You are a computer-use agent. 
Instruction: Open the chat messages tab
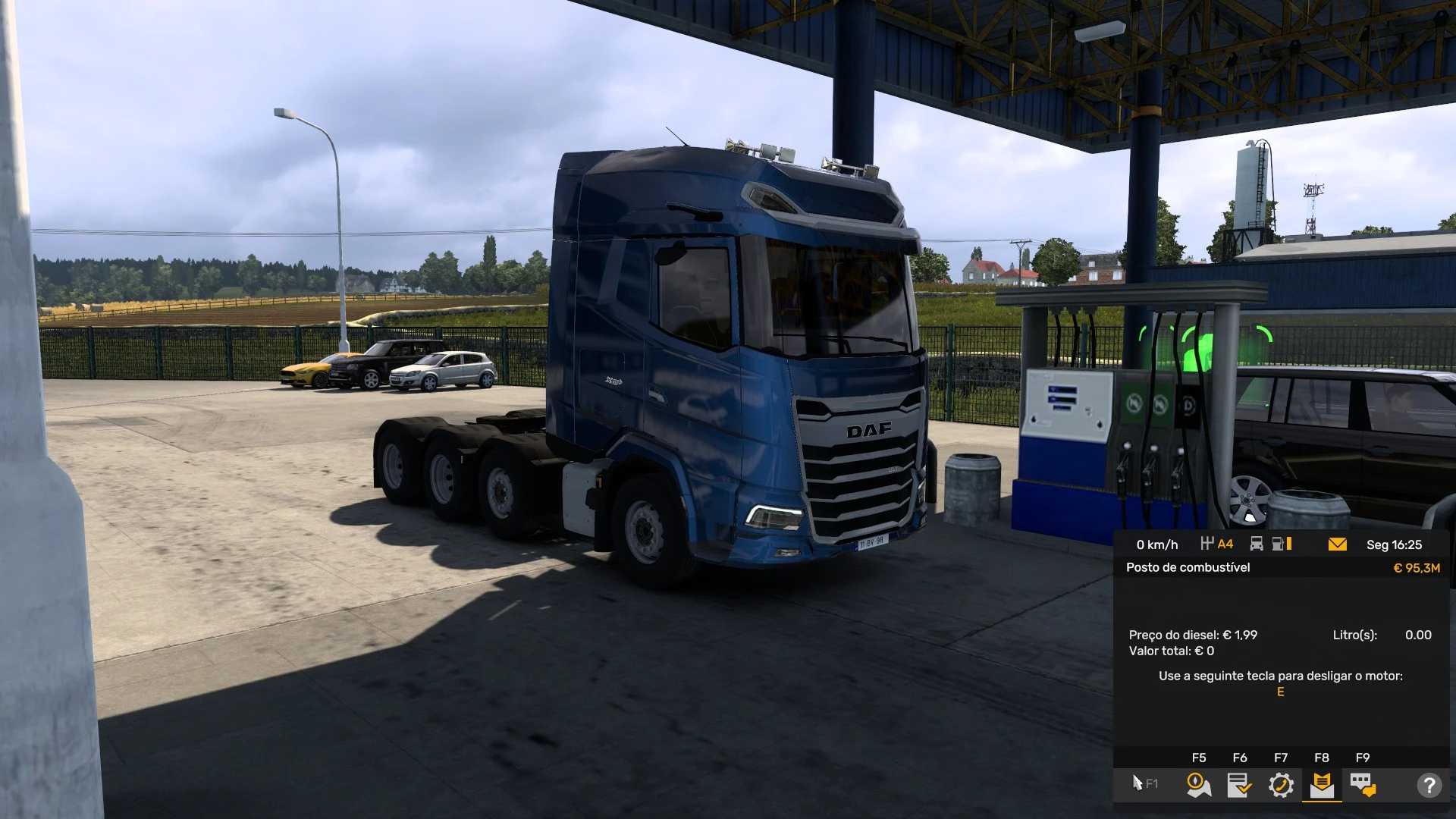tap(1363, 785)
